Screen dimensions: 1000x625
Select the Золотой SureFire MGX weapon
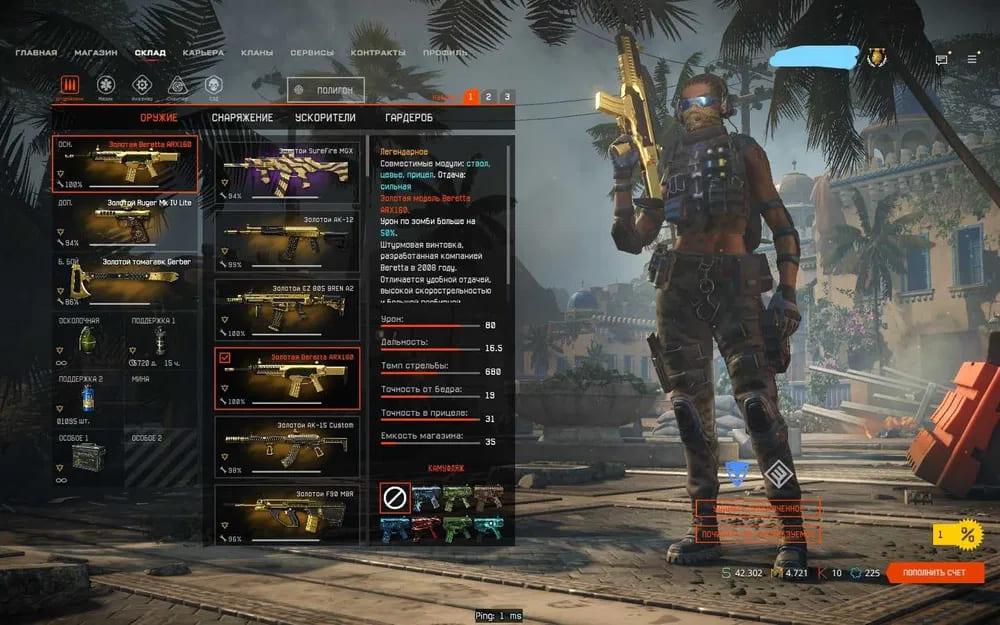coord(287,172)
